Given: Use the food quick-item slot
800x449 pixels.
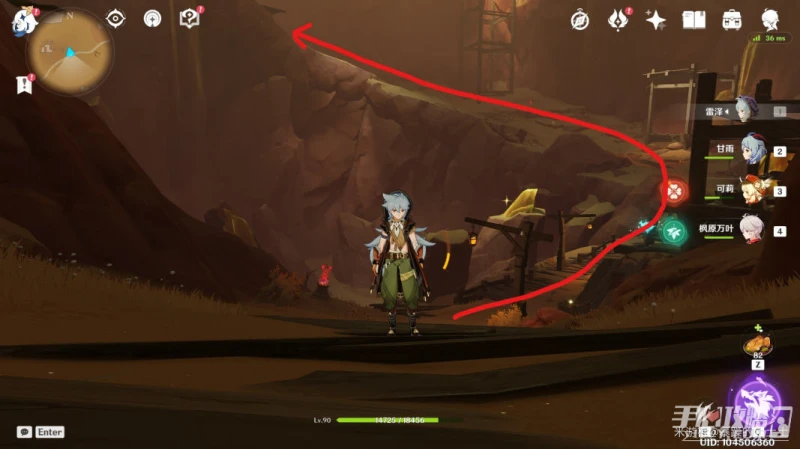Looking at the screenshot, I should pos(754,345).
